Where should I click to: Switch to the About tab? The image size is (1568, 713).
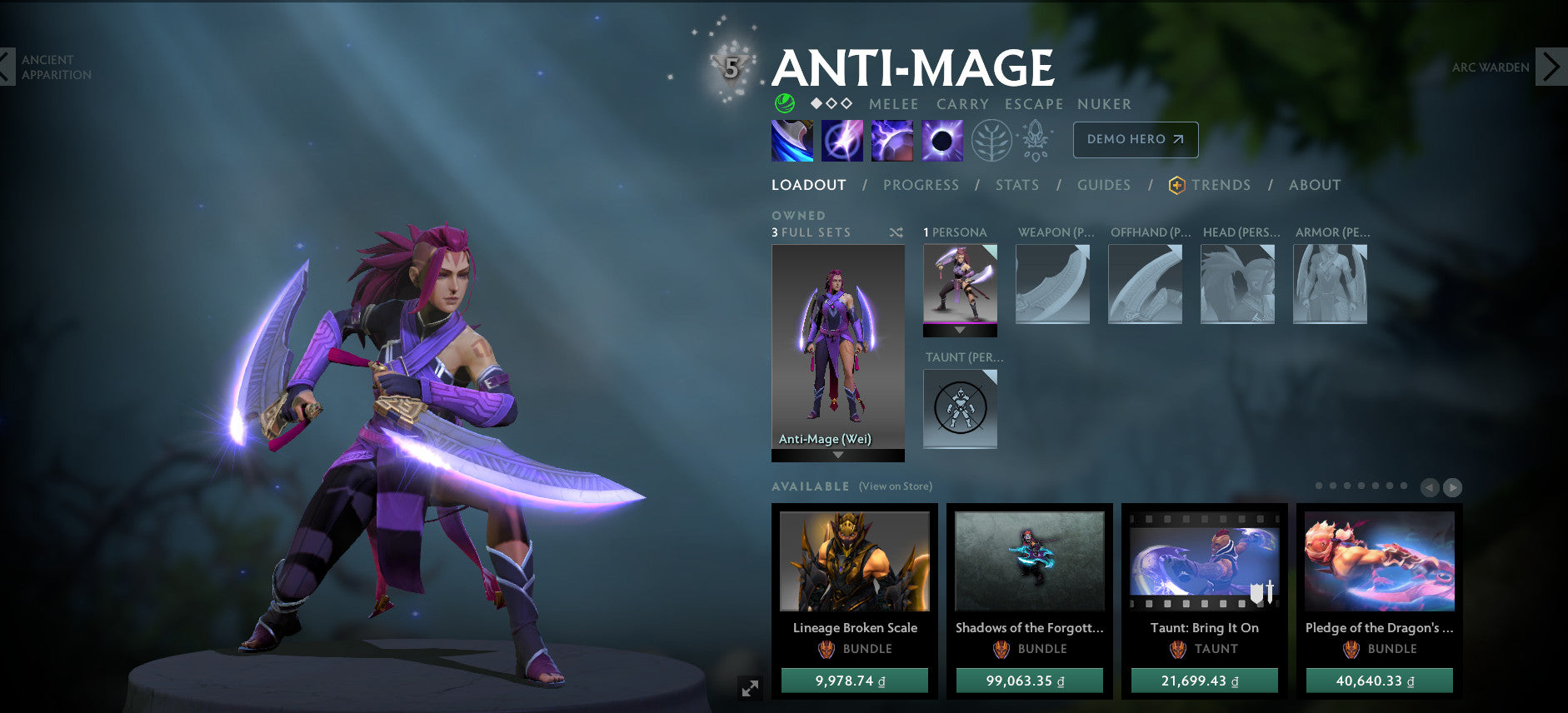pyautogui.click(x=1314, y=185)
